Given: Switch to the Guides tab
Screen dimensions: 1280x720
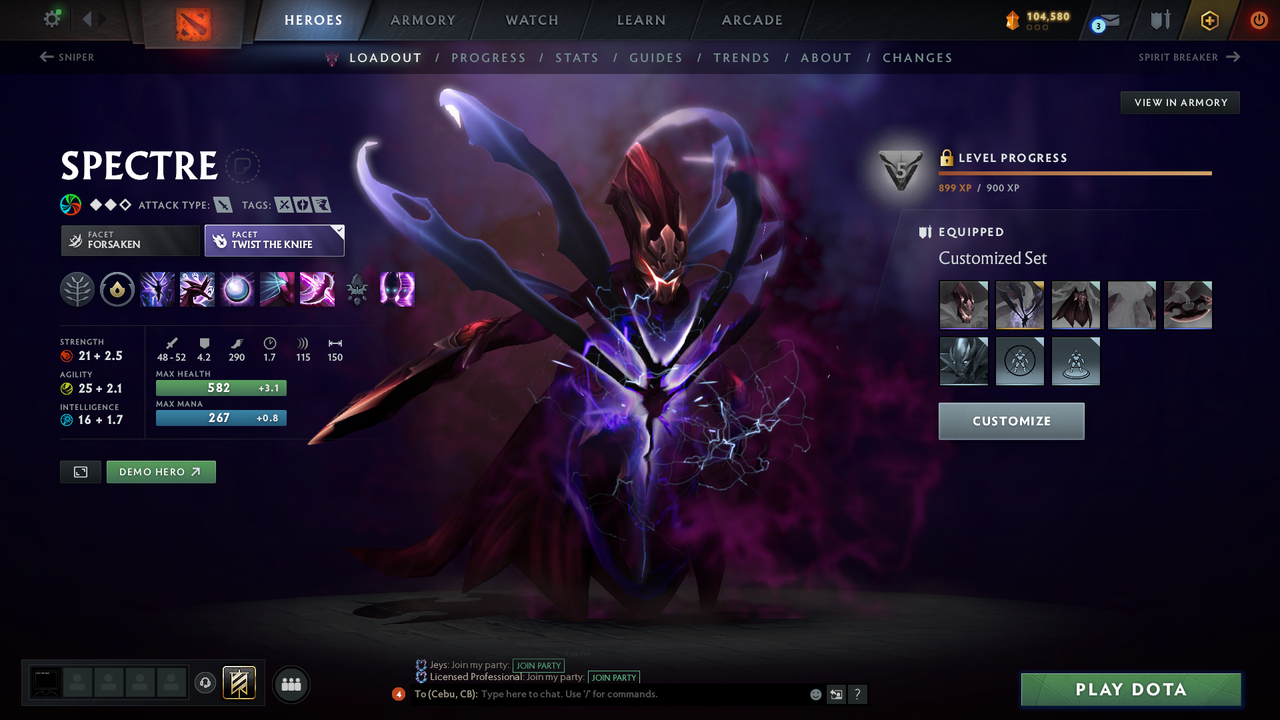Looking at the screenshot, I should pos(656,57).
